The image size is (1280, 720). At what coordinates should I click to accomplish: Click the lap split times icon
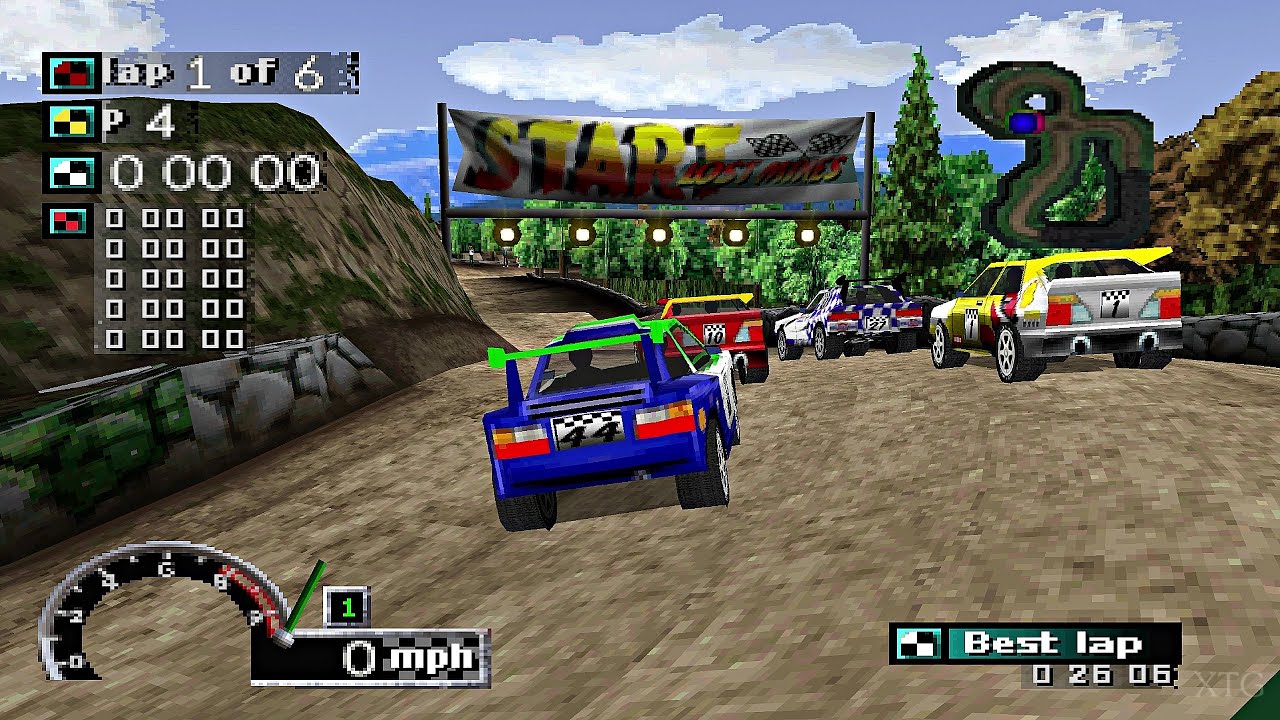point(67,219)
